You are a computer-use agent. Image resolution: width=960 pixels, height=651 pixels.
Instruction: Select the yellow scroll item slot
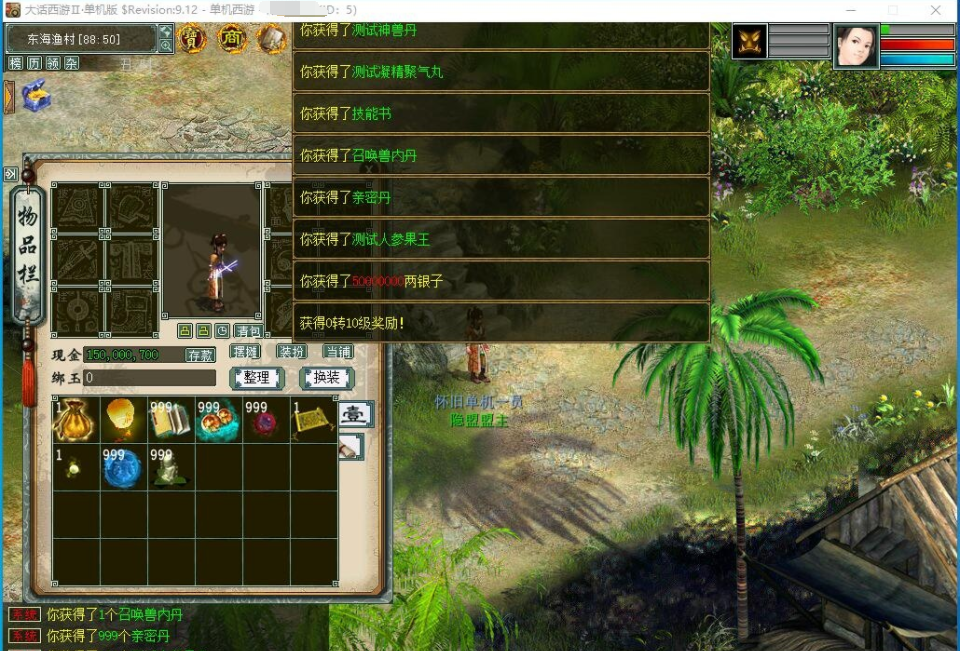click(x=314, y=420)
